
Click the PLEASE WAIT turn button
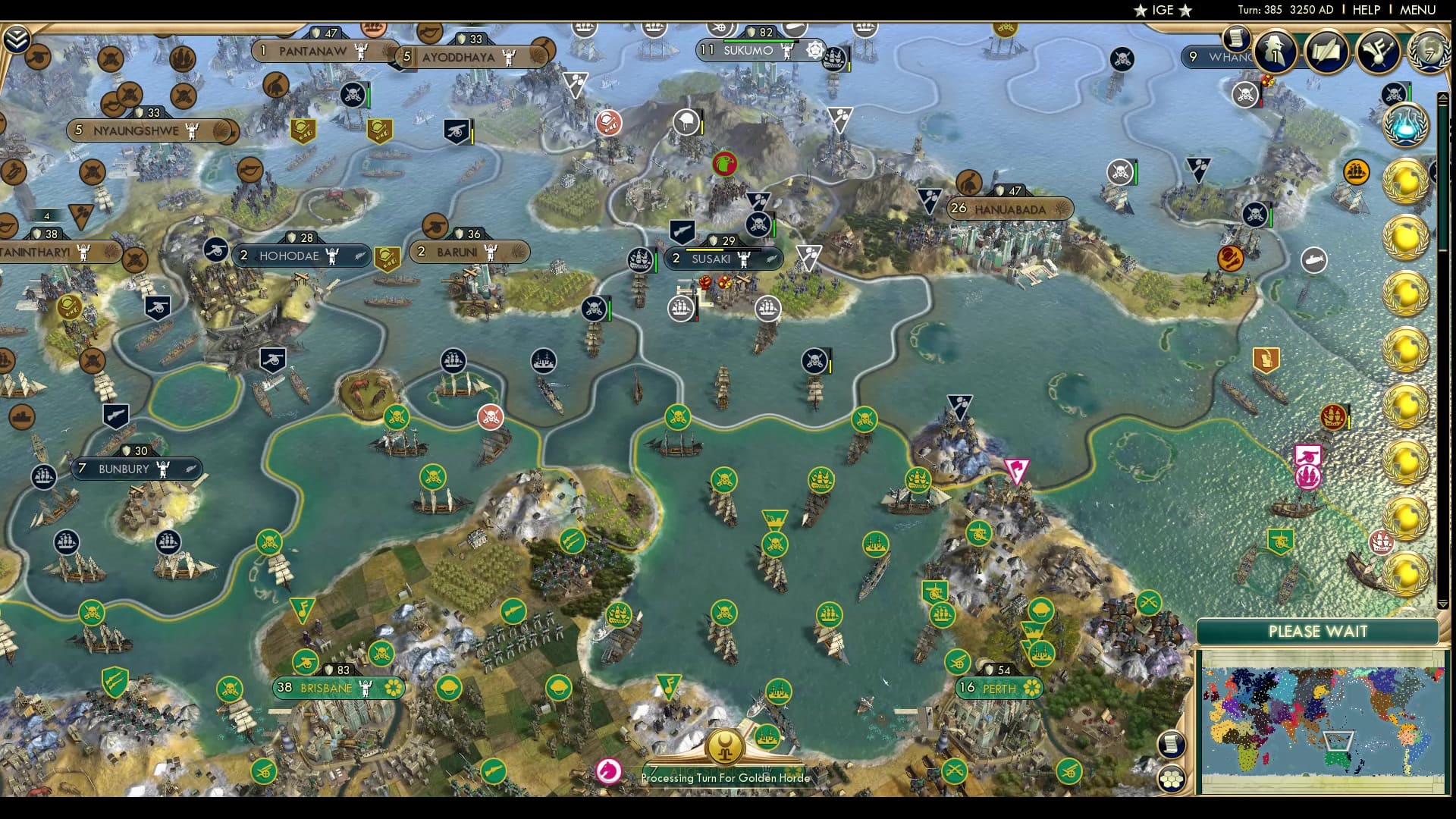pos(1318,632)
